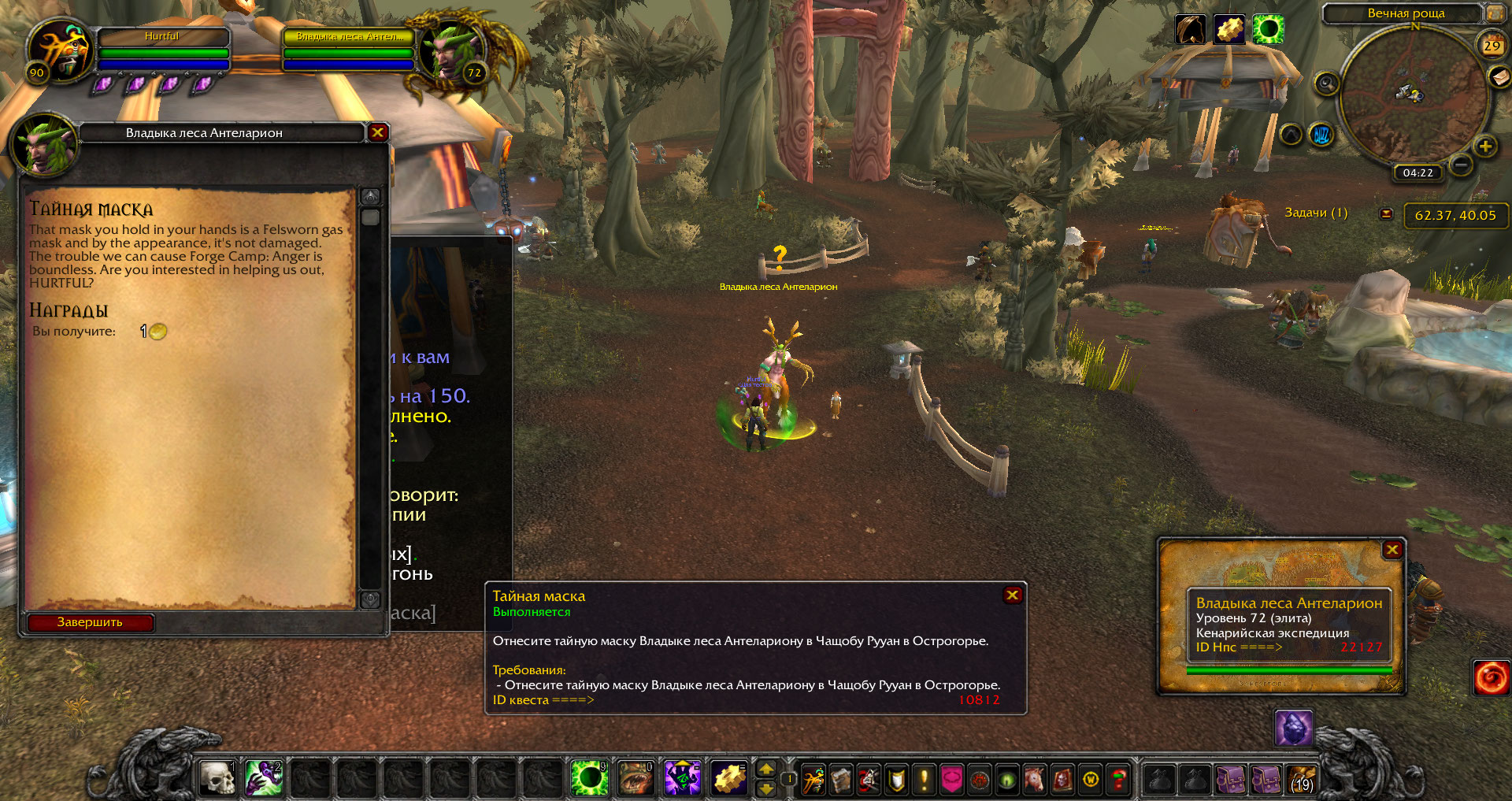
Task: Open the main backpack showing 19
Action: 1301,780
